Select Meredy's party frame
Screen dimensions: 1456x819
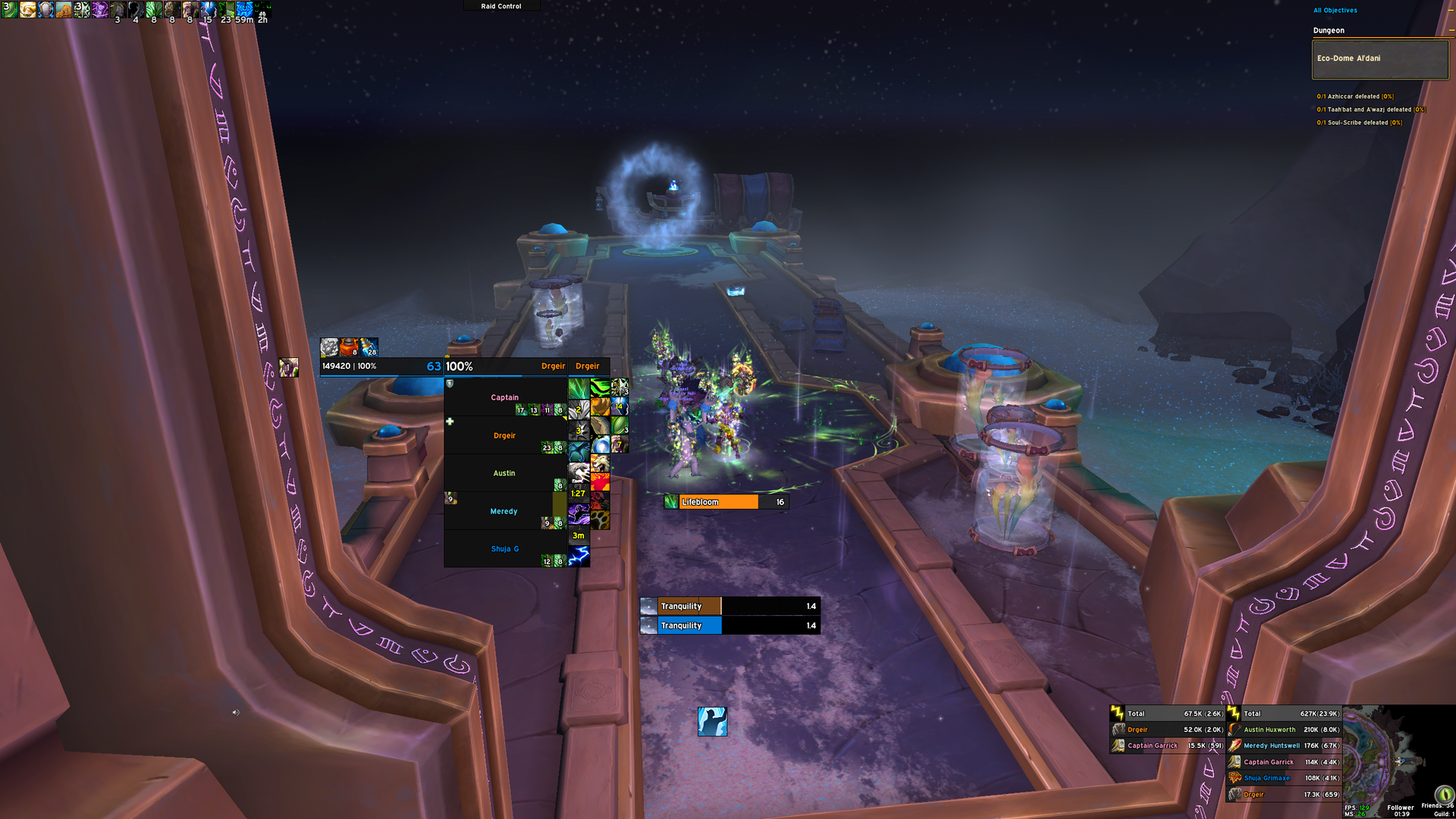pos(504,511)
